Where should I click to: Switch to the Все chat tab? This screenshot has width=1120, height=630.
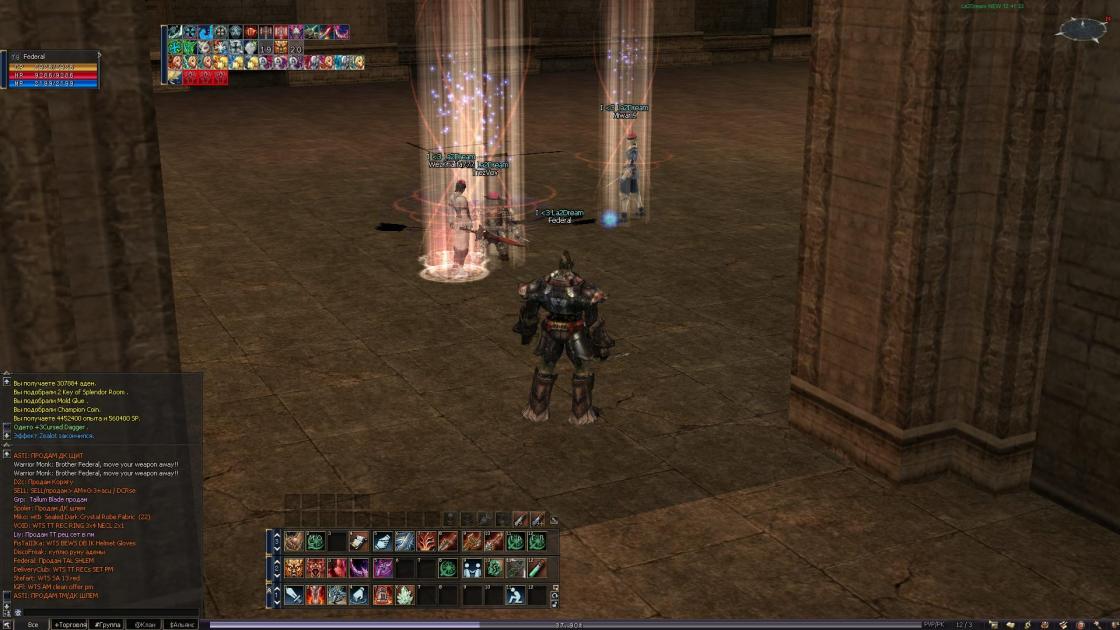(33, 624)
